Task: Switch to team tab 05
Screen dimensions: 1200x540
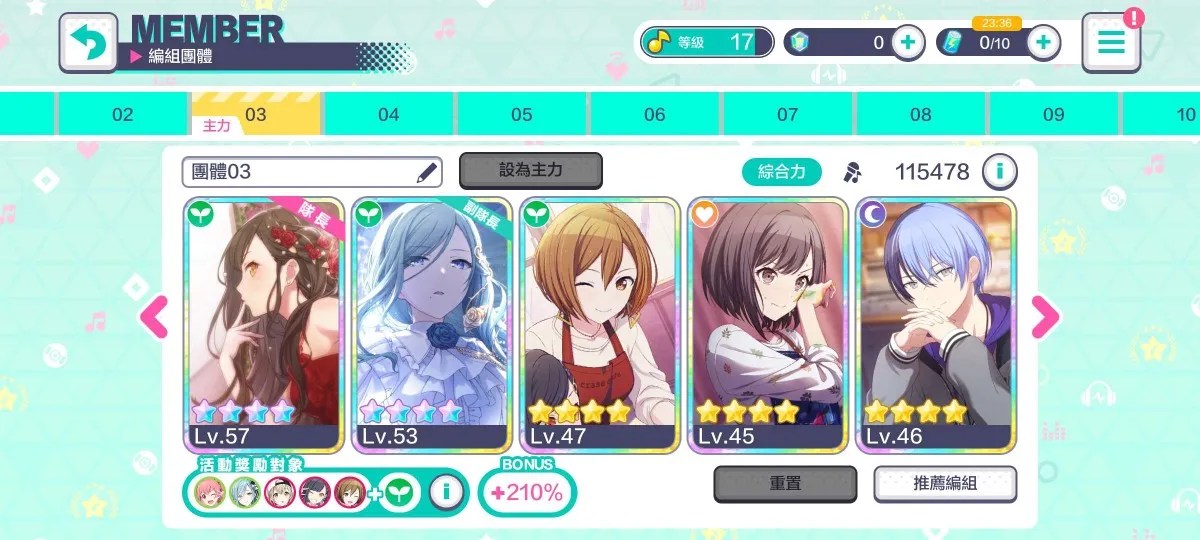Action: pyautogui.click(x=522, y=115)
